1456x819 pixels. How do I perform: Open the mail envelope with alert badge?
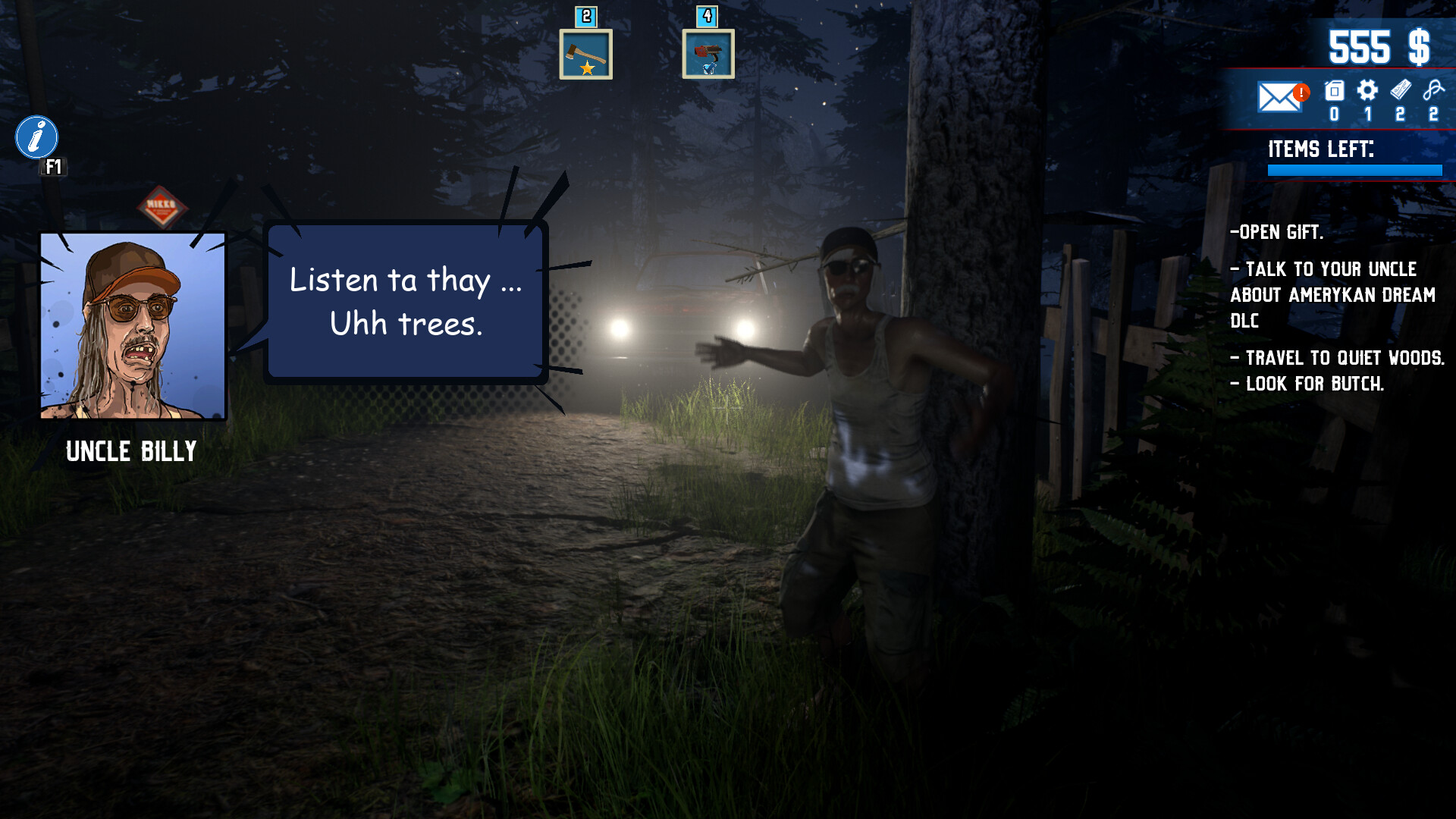coord(1279,97)
